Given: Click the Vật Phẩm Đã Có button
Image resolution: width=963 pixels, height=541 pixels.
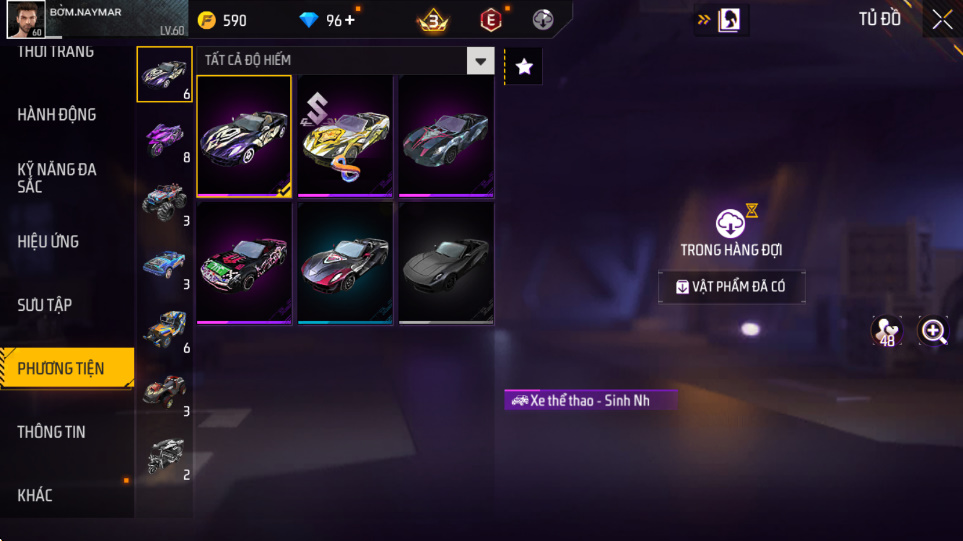Looking at the screenshot, I should click(x=731, y=287).
